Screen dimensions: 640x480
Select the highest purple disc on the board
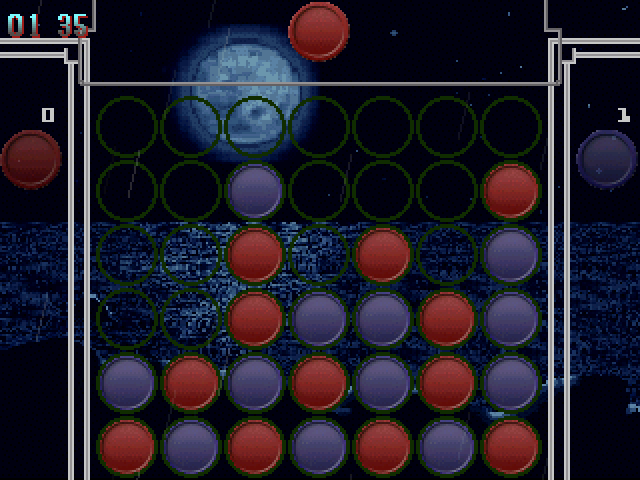tap(255, 191)
